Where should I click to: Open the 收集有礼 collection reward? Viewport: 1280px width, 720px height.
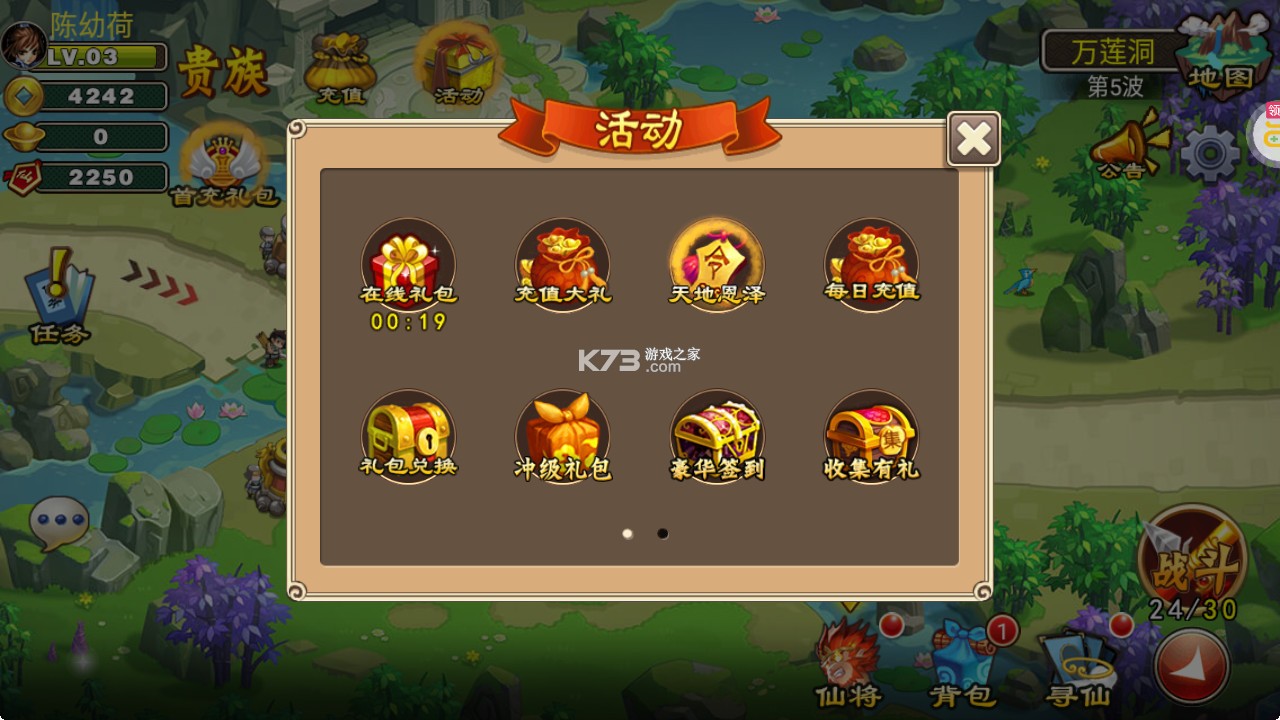pos(872,432)
